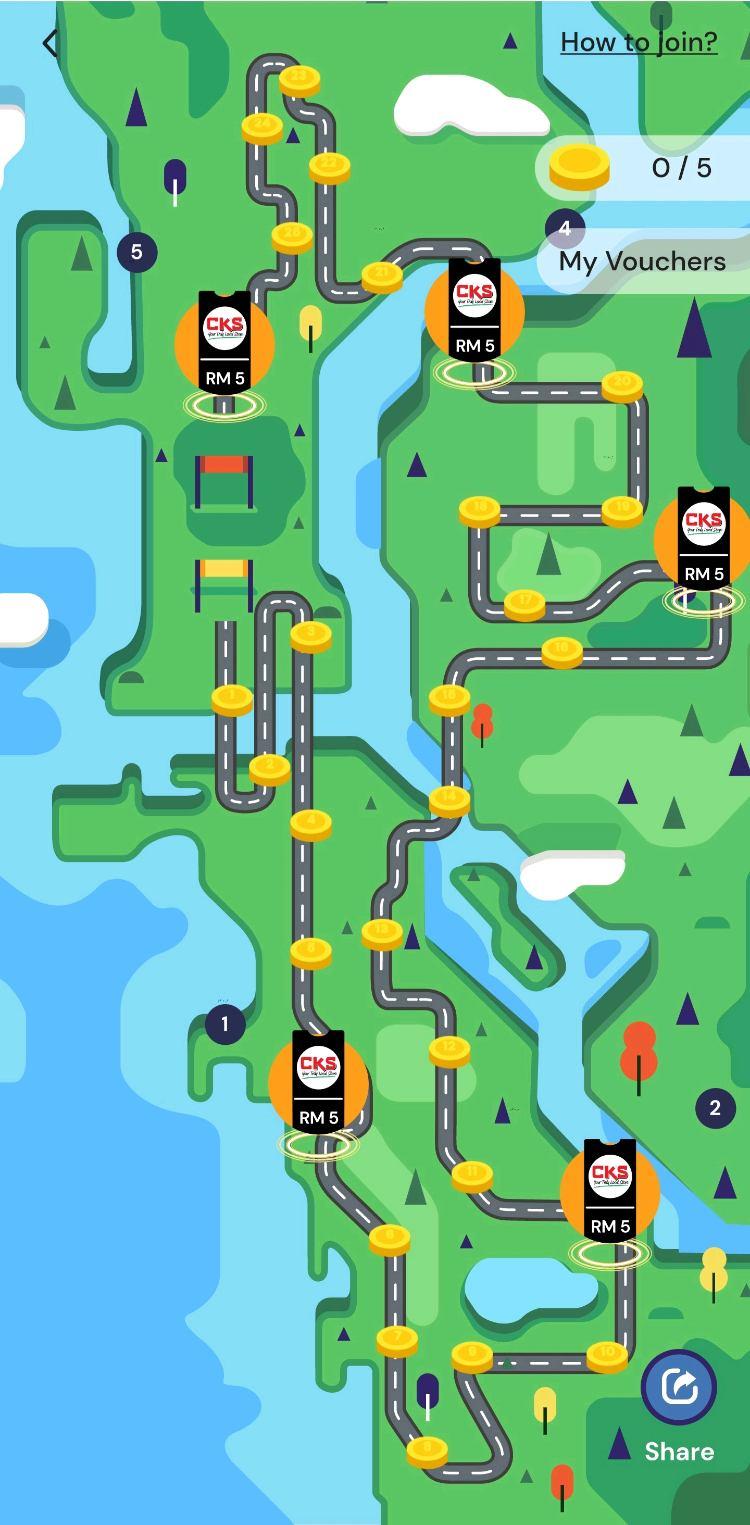Go back using the top-left arrow
This screenshot has width=750, height=1525.
click(x=50, y=43)
